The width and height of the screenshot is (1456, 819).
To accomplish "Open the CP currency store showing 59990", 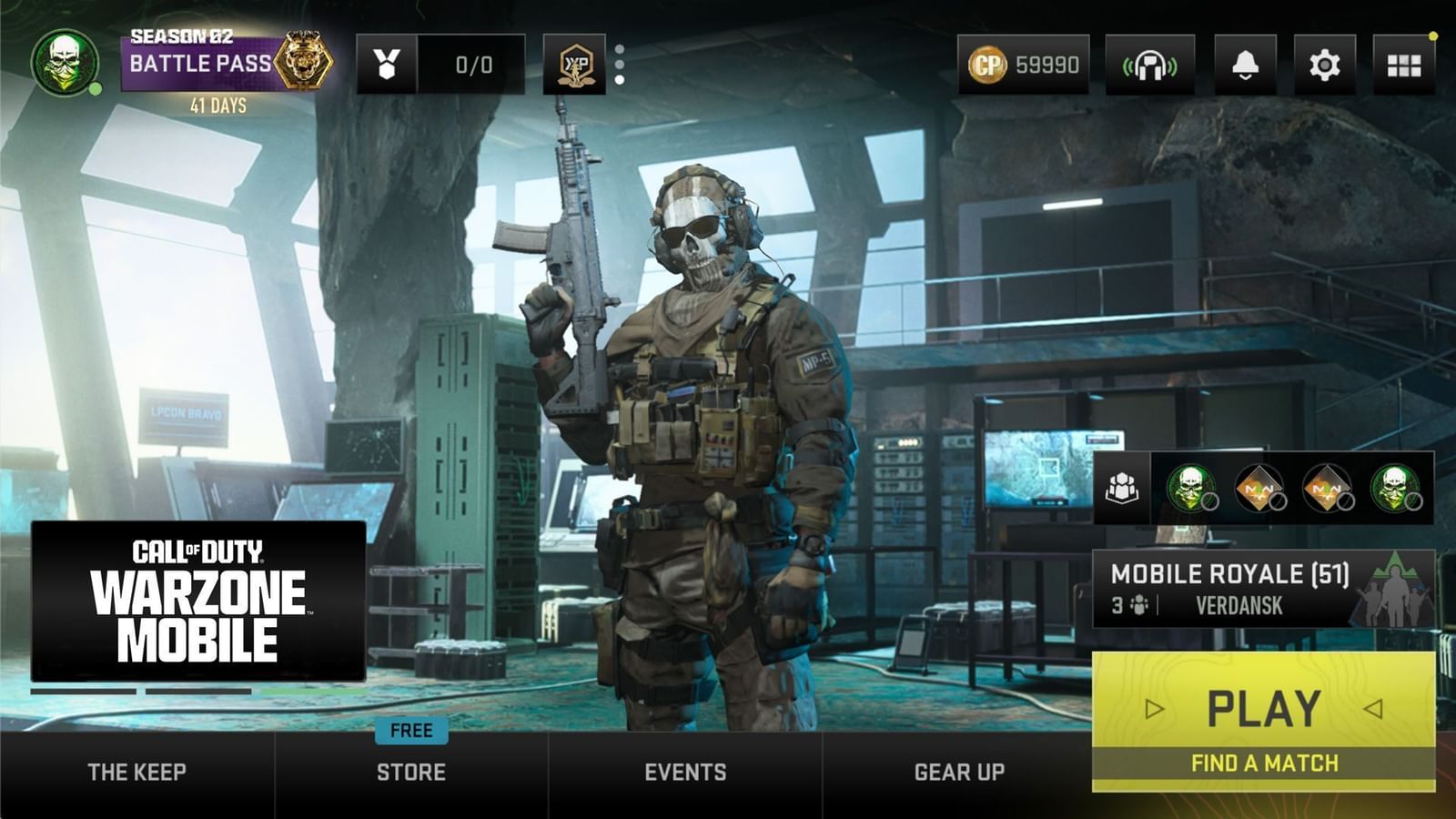I will 1022,63.
